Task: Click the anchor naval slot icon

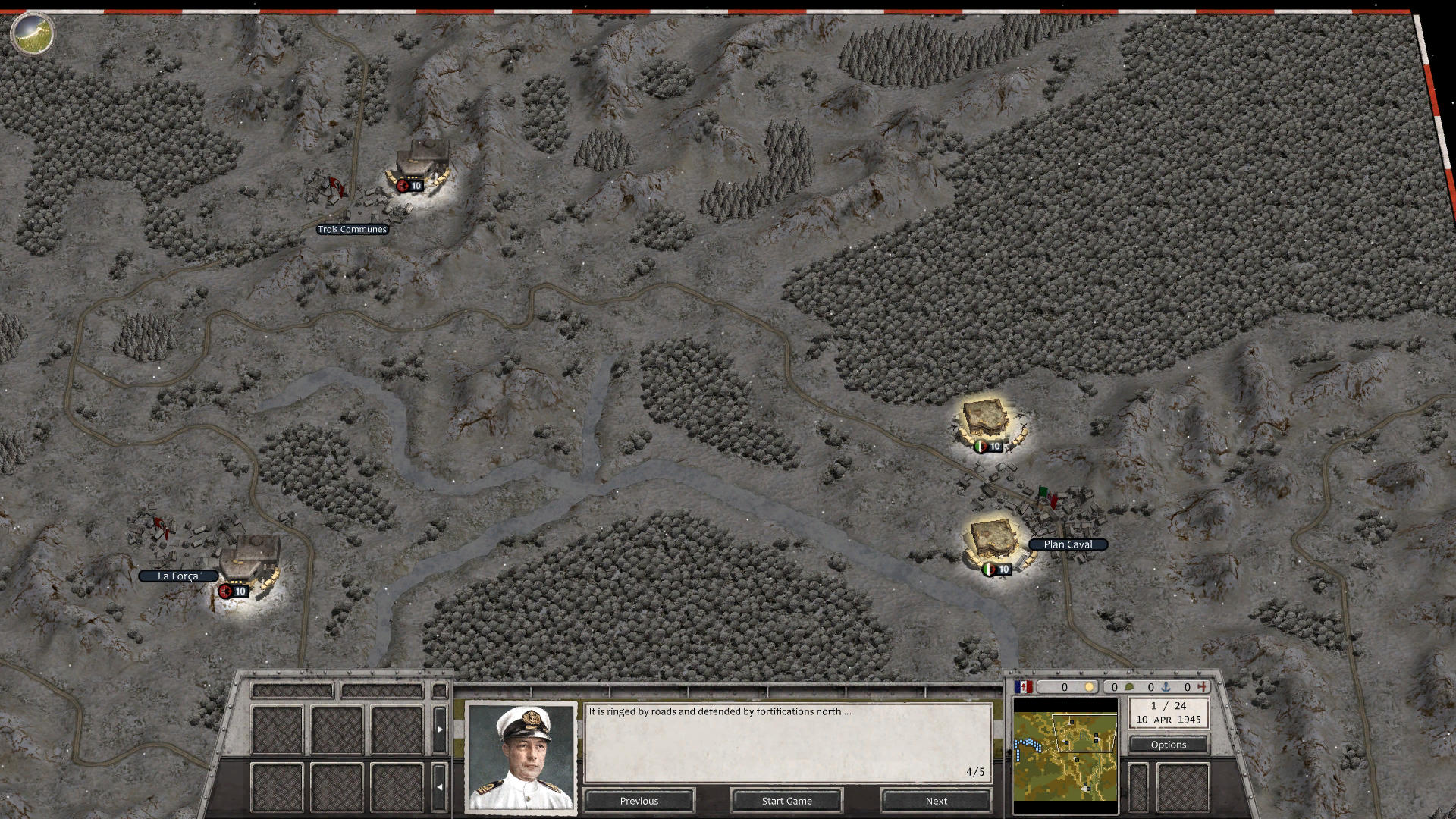Action: [1166, 687]
